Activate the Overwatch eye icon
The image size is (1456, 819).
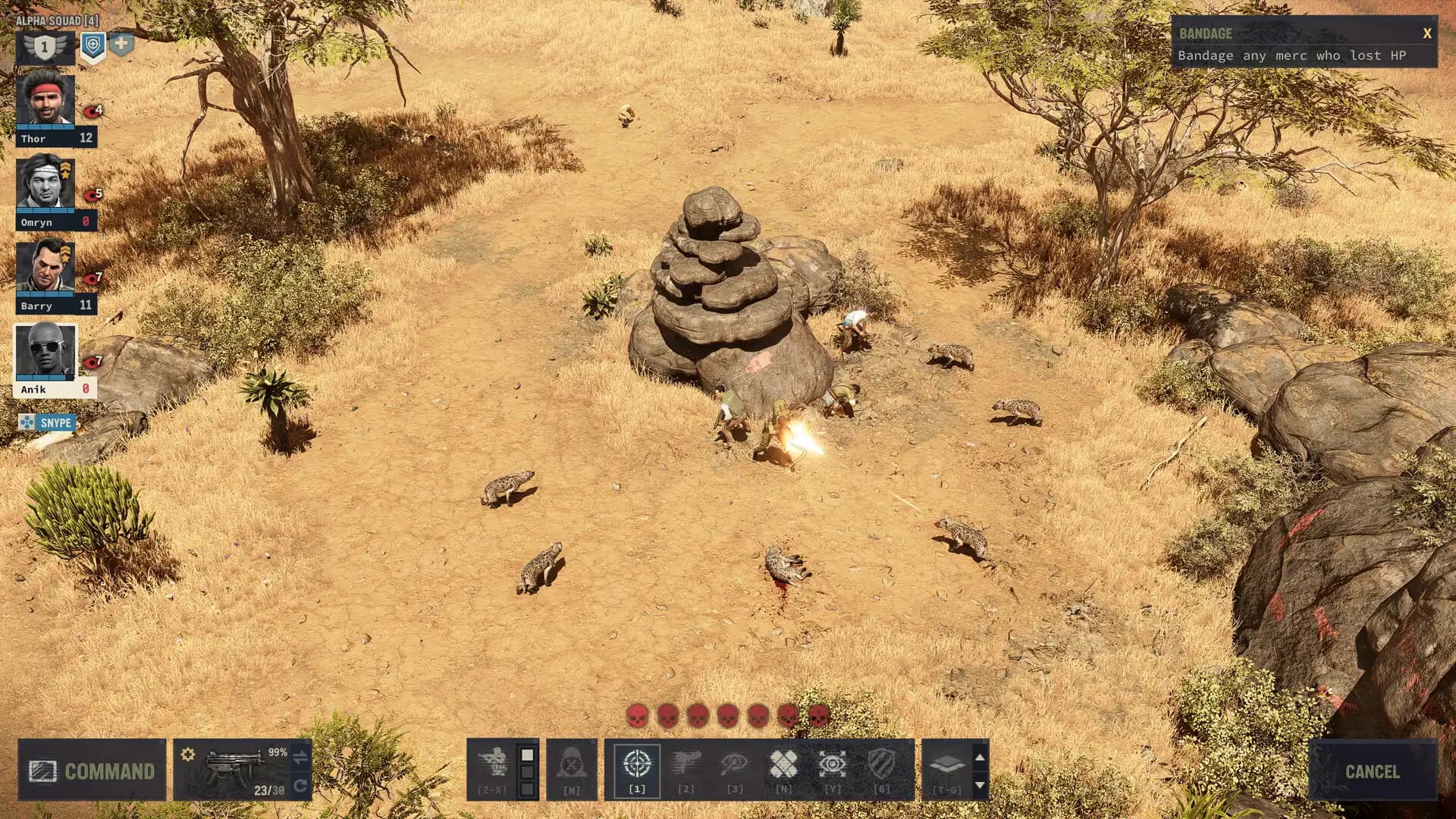tap(833, 762)
